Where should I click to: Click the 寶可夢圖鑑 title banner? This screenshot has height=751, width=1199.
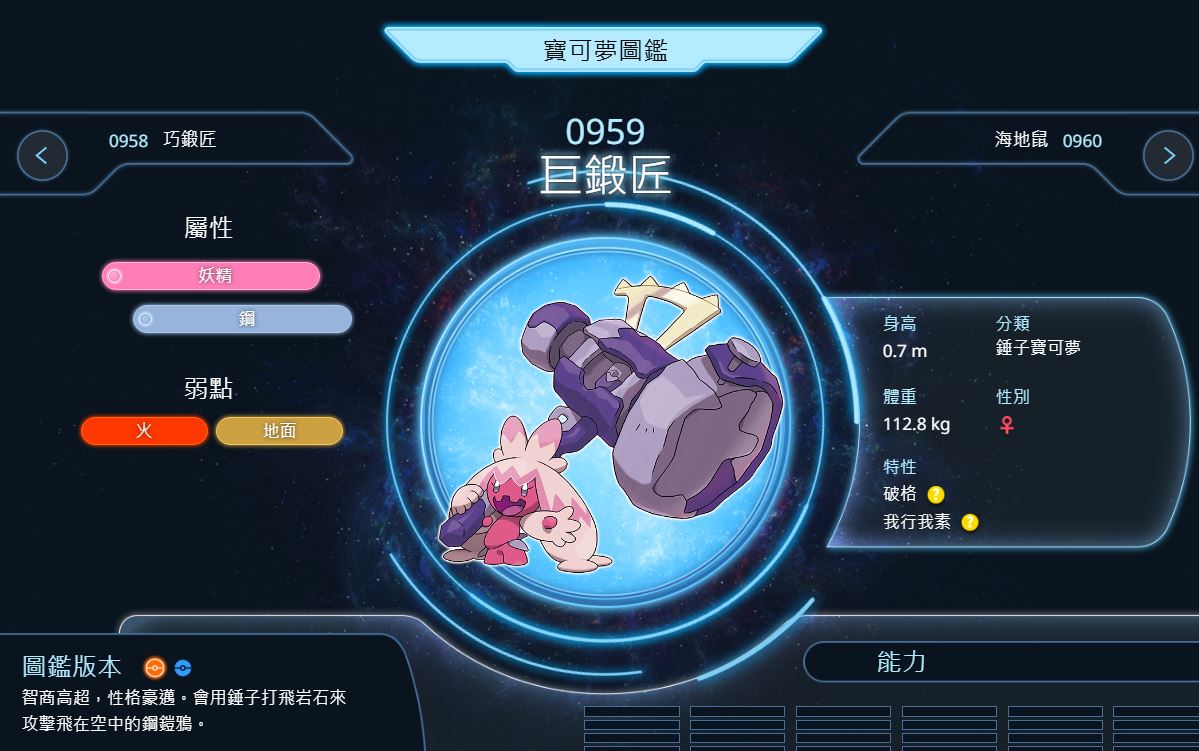(603, 49)
